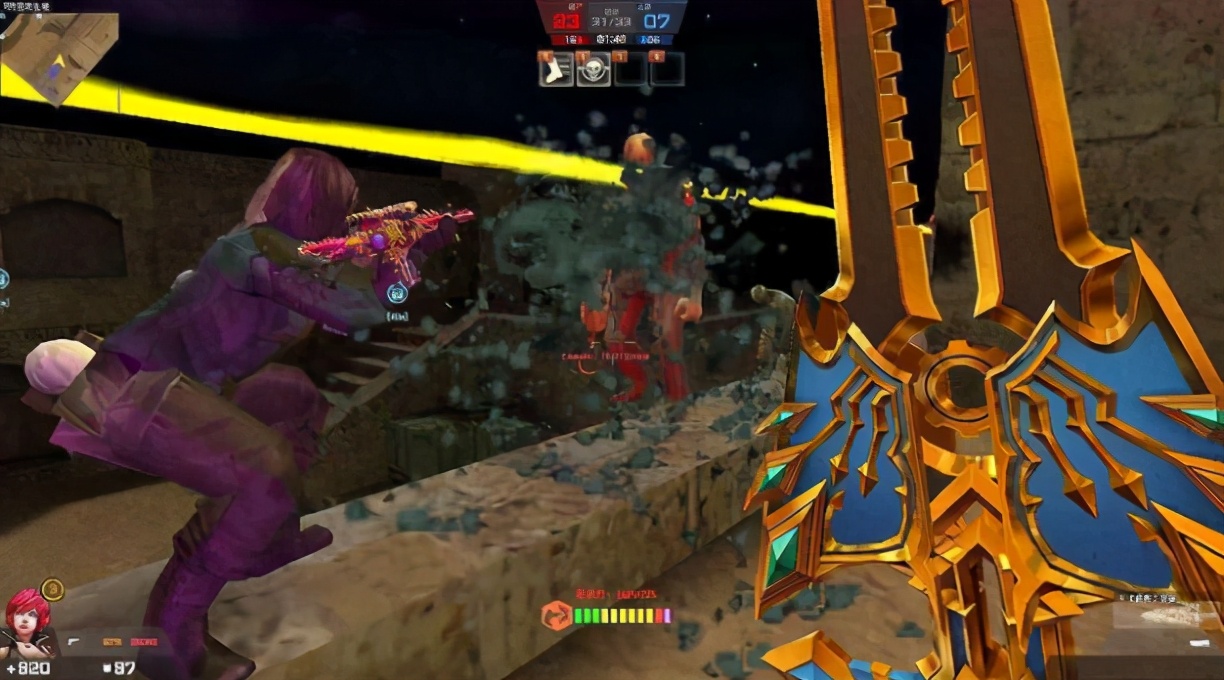
Task: Select the boot item slot
Action: [x=556, y=69]
